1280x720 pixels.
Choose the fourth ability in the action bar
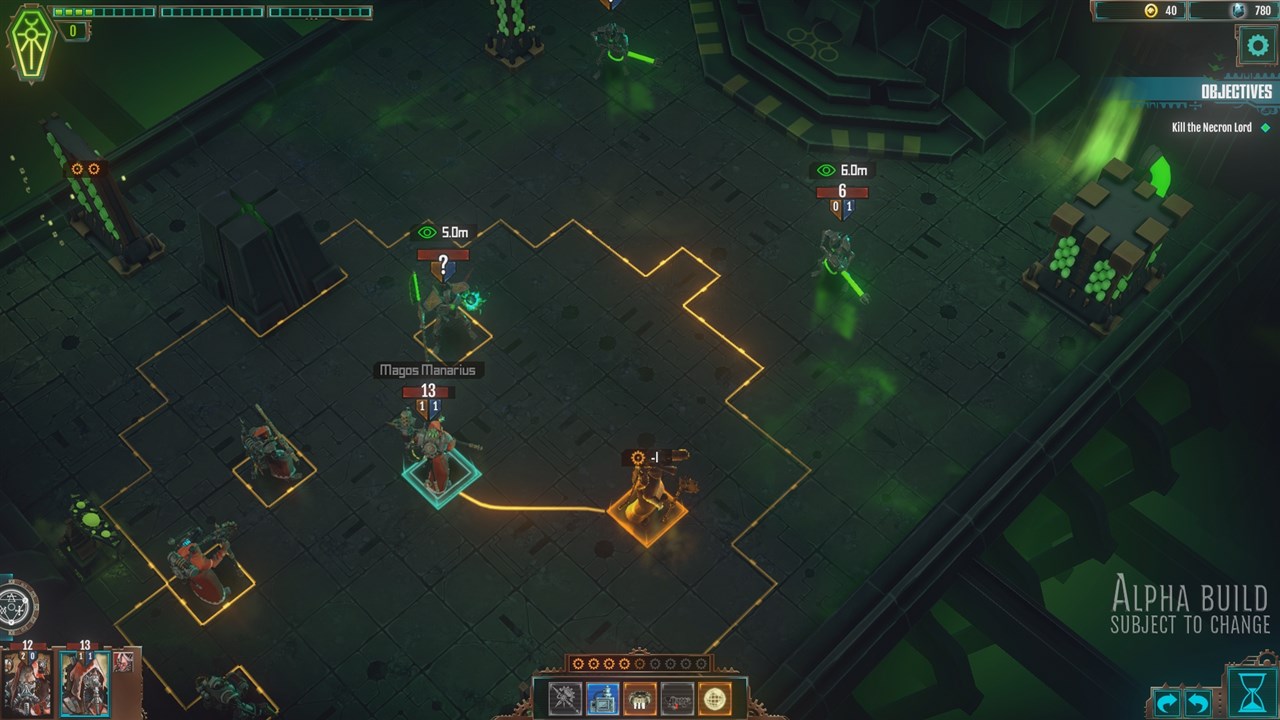(677, 697)
